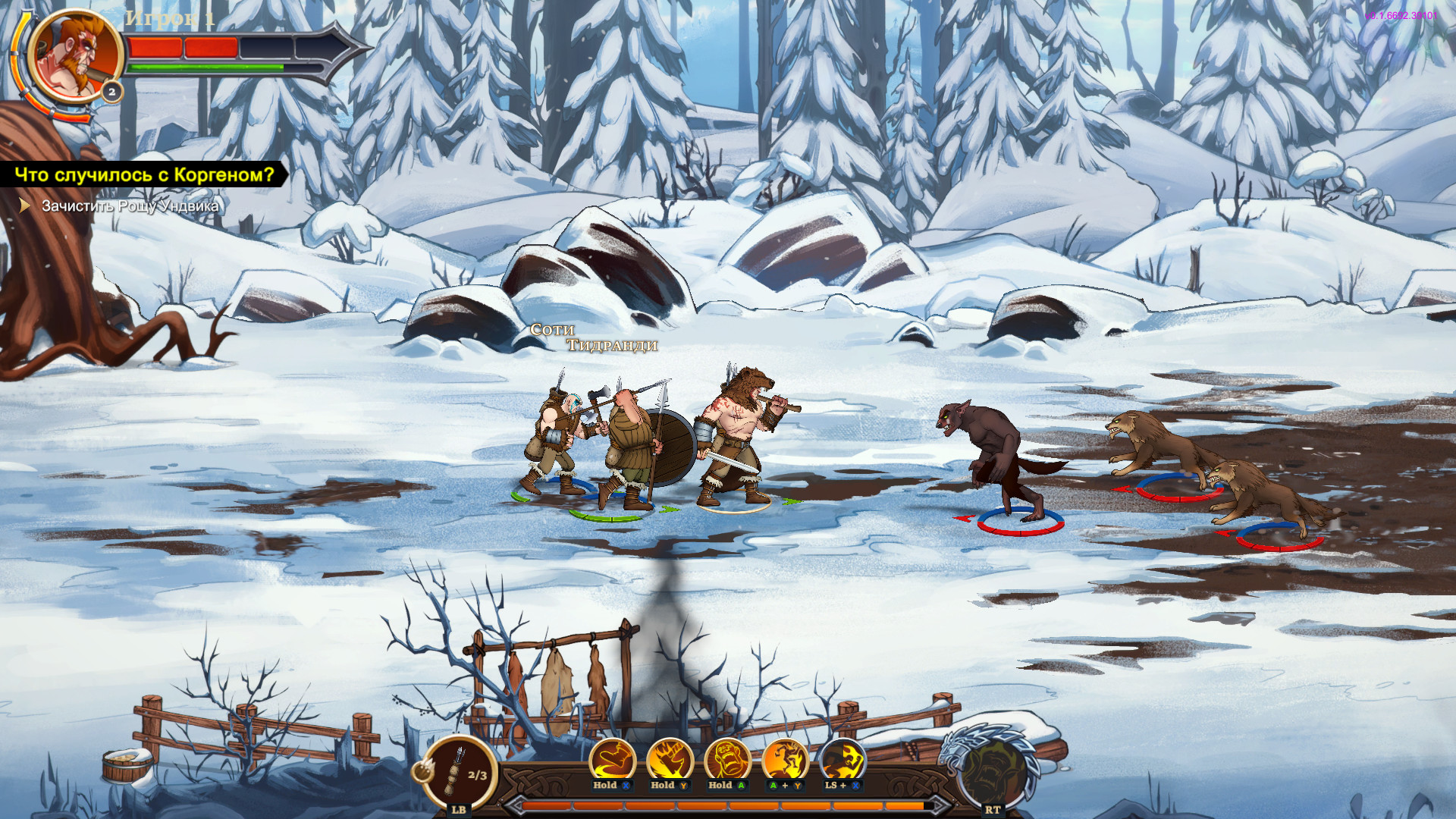Open the quest banner Что случилось с Коргеном?
Viewport: 1456px width, 819px height.
(144, 174)
